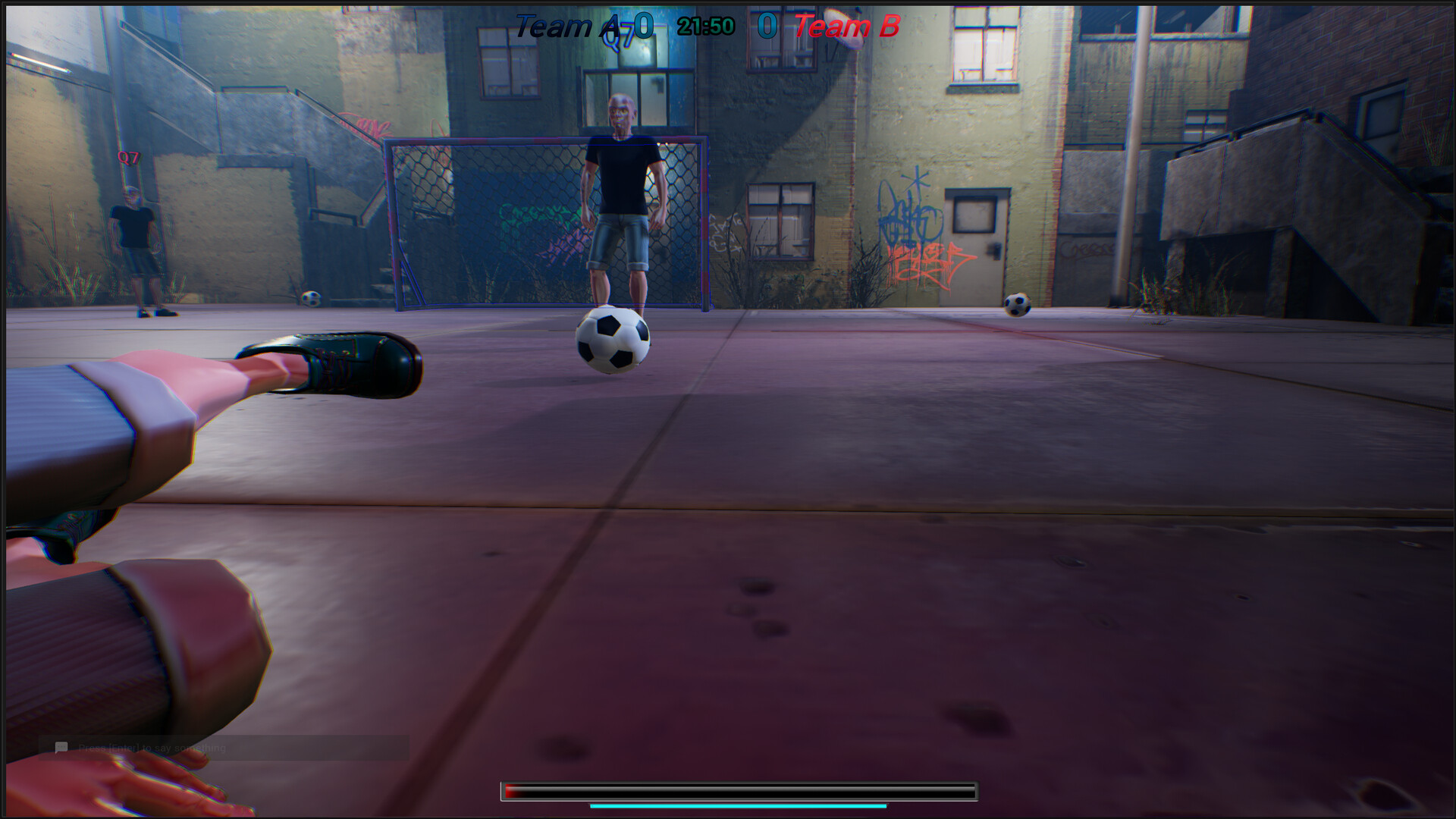Select the match timer showing 21:50
Screen dimensions: 1456x819
(x=704, y=25)
